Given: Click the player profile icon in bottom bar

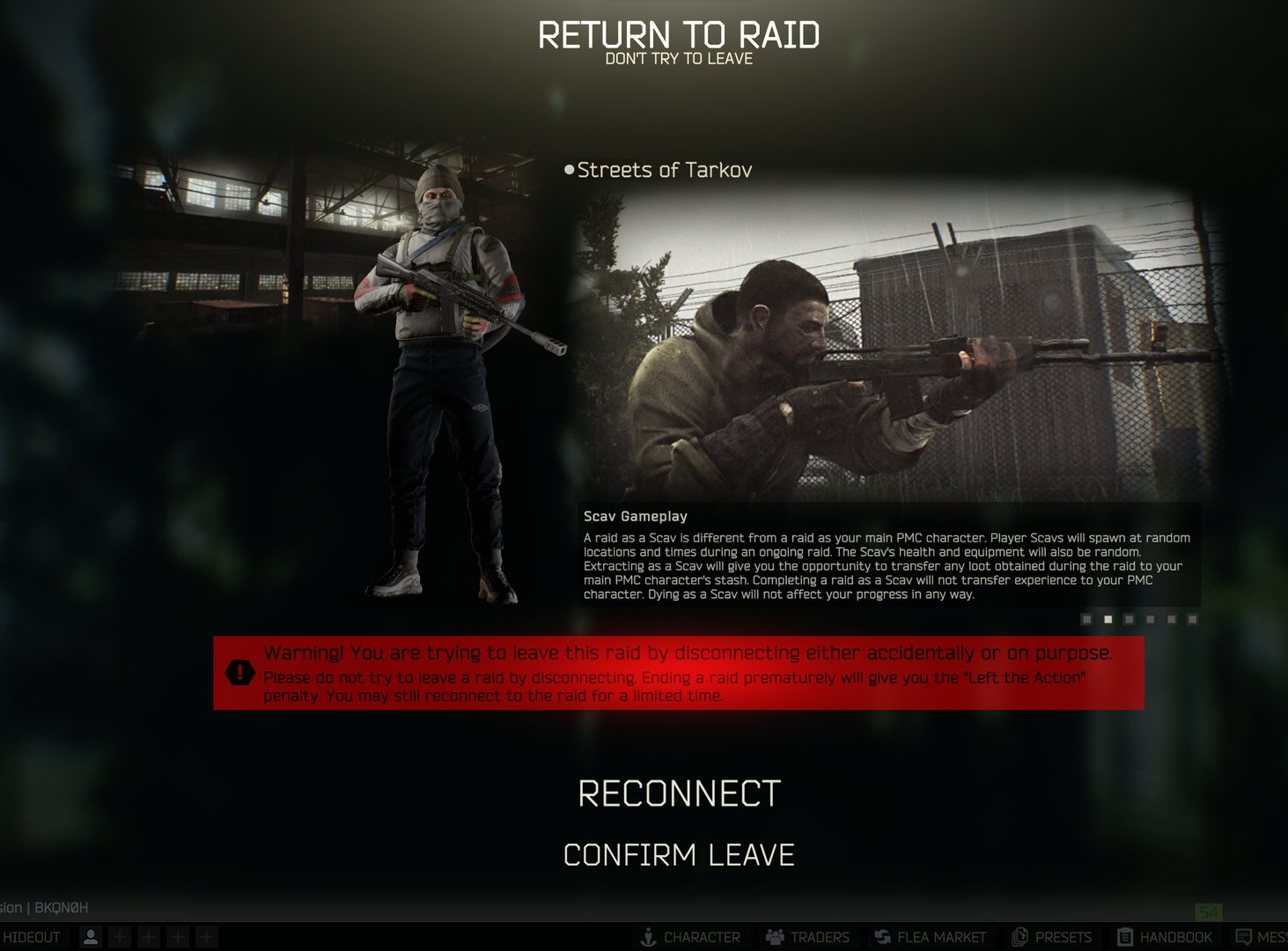Looking at the screenshot, I should (91, 937).
